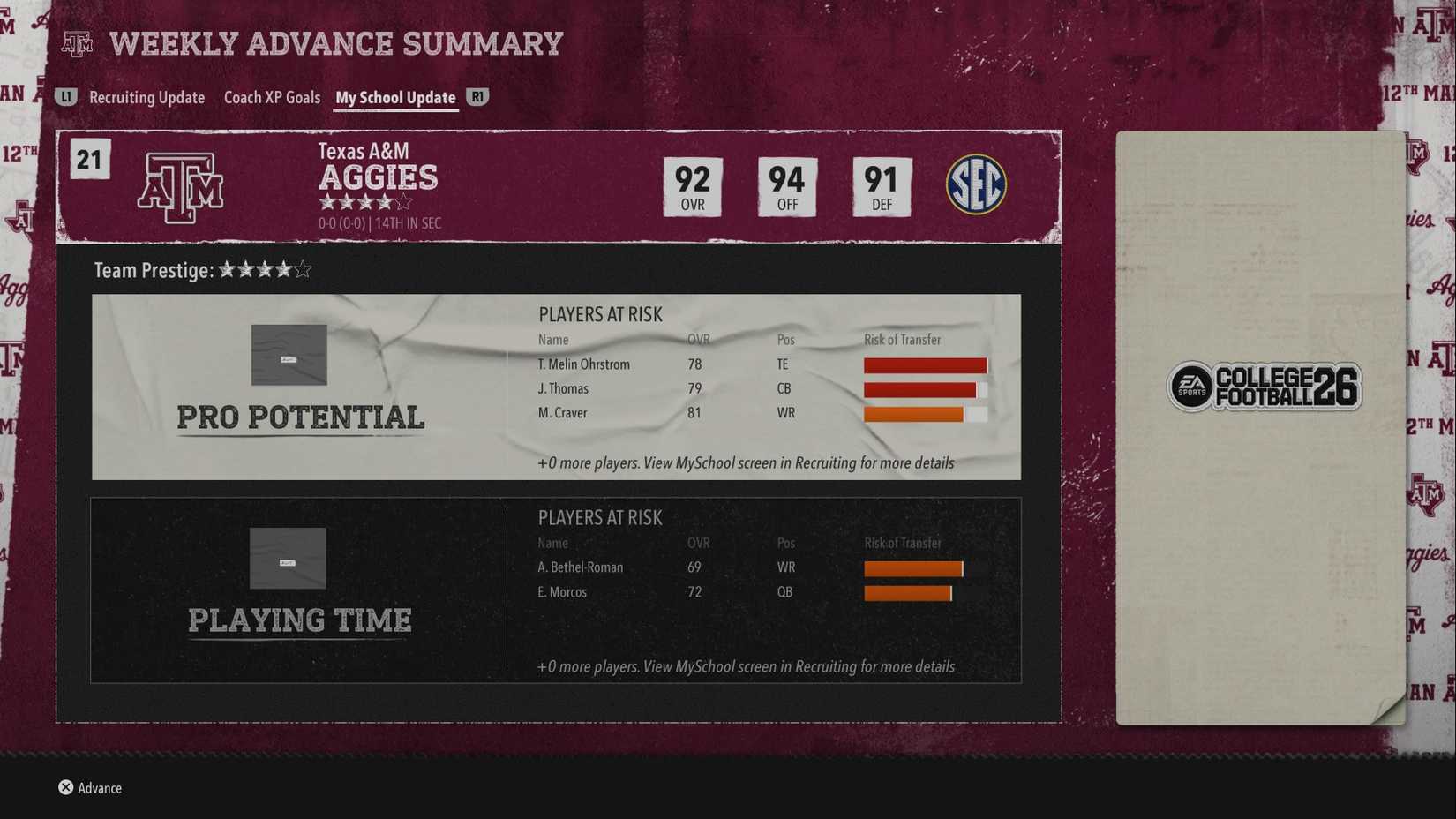1456x819 pixels.
Task: Click the R1 shoulder button indicator
Action: coord(477,98)
